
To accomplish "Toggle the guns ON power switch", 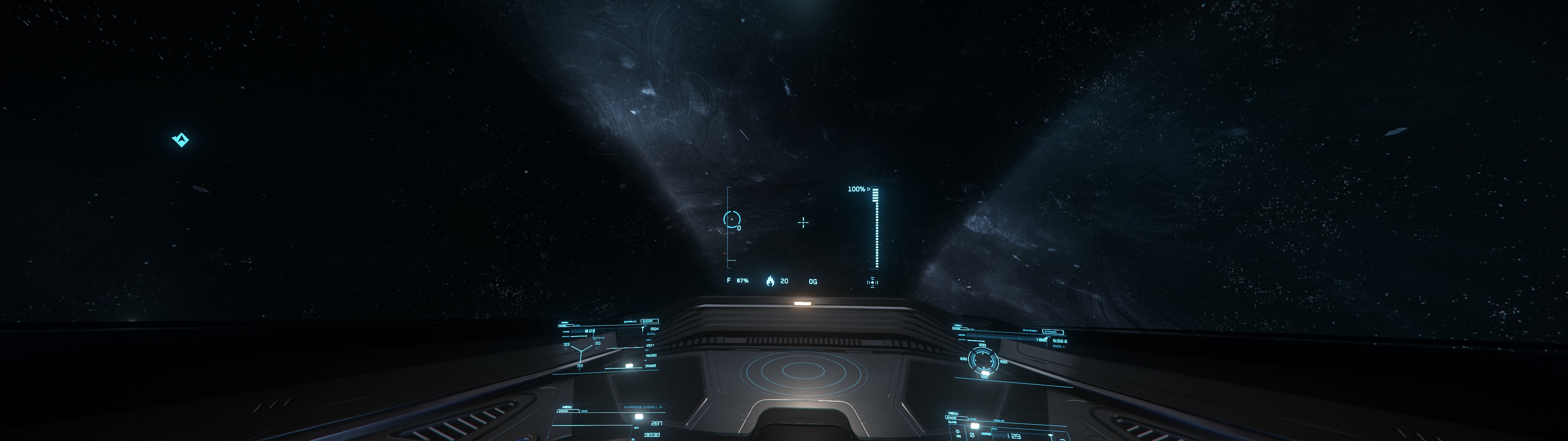I will click(959, 434).
